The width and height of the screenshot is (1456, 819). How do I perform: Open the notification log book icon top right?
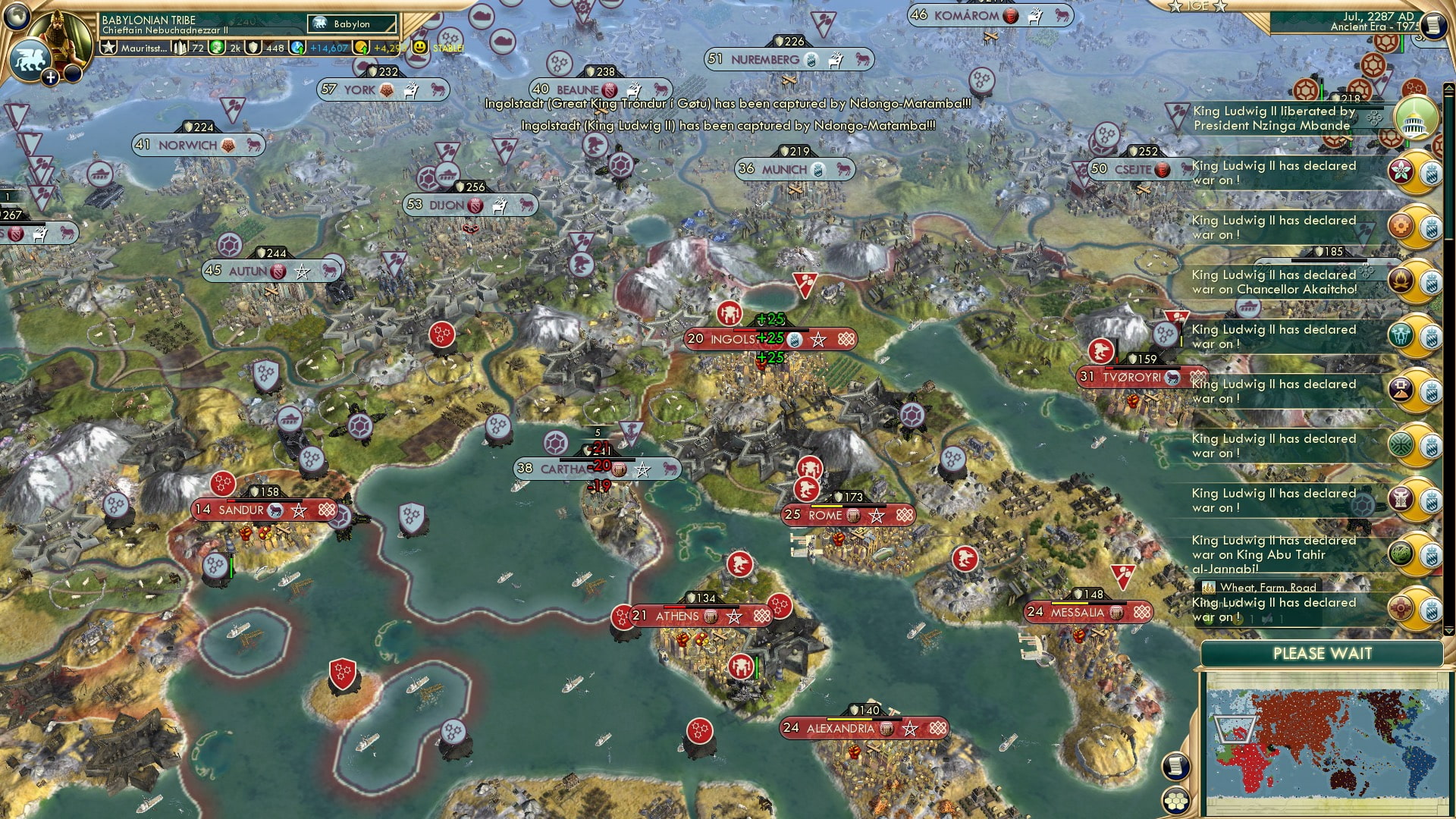coord(1433,26)
